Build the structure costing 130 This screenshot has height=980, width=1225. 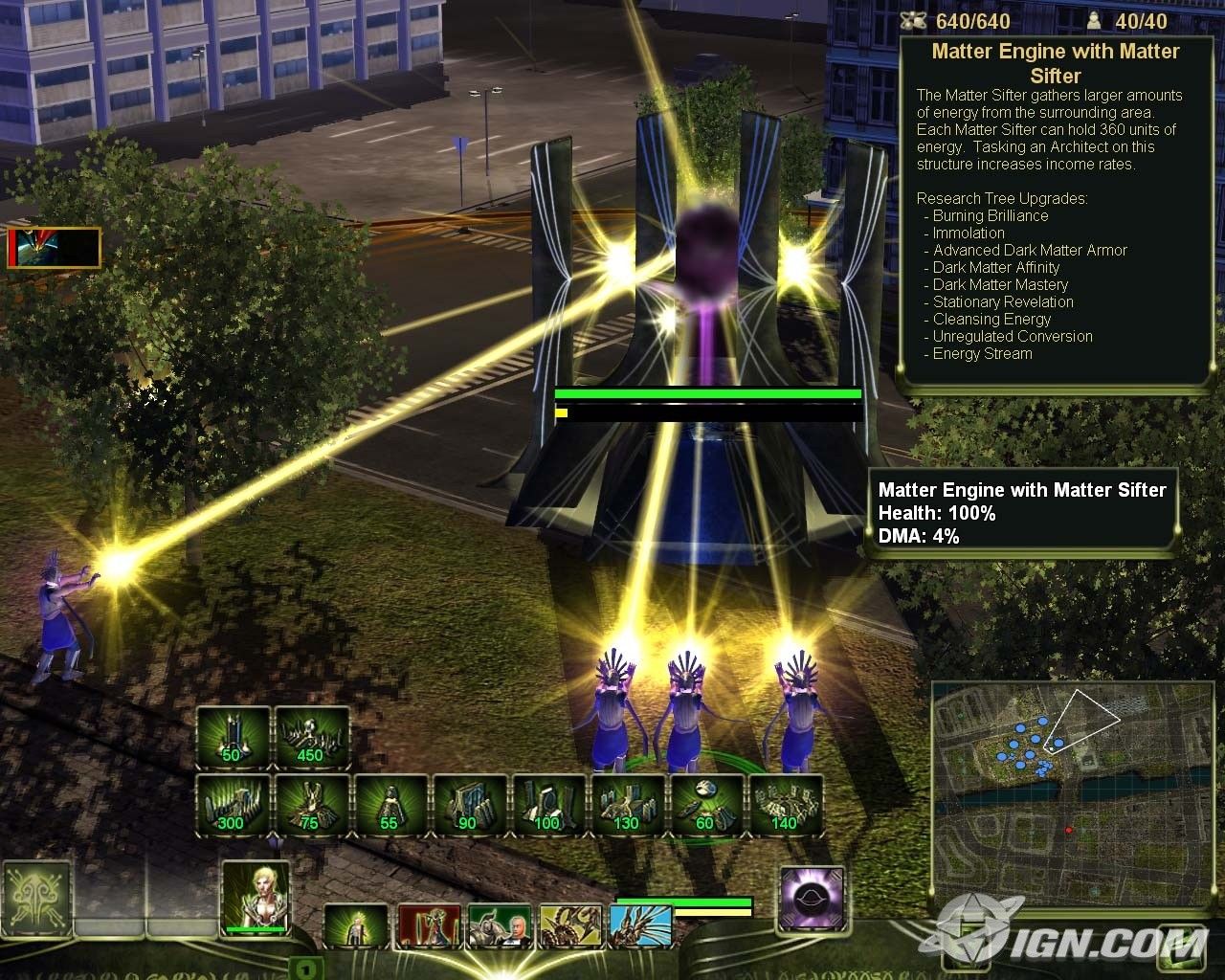coord(627,806)
